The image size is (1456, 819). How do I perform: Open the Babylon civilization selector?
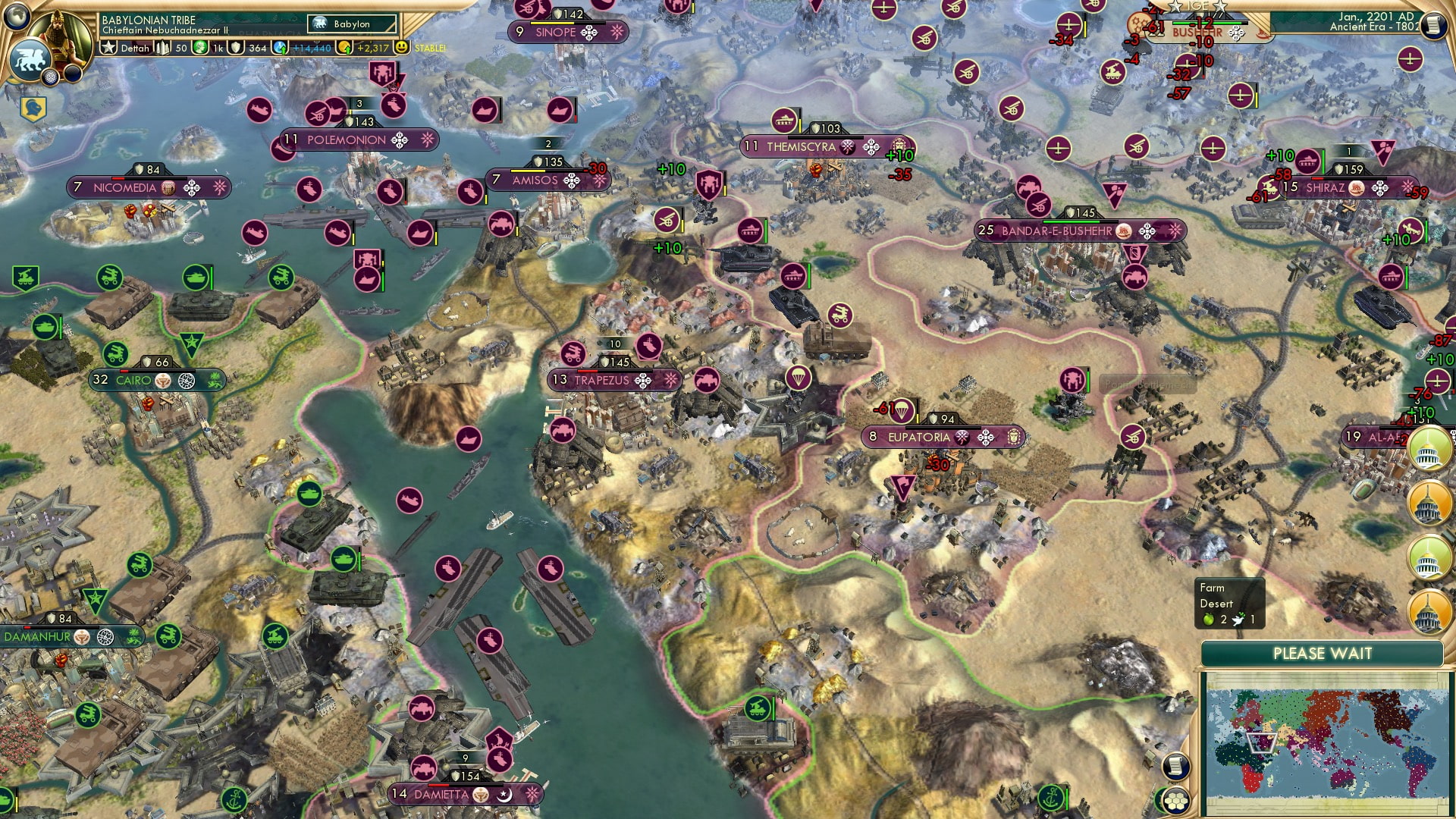point(352,24)
